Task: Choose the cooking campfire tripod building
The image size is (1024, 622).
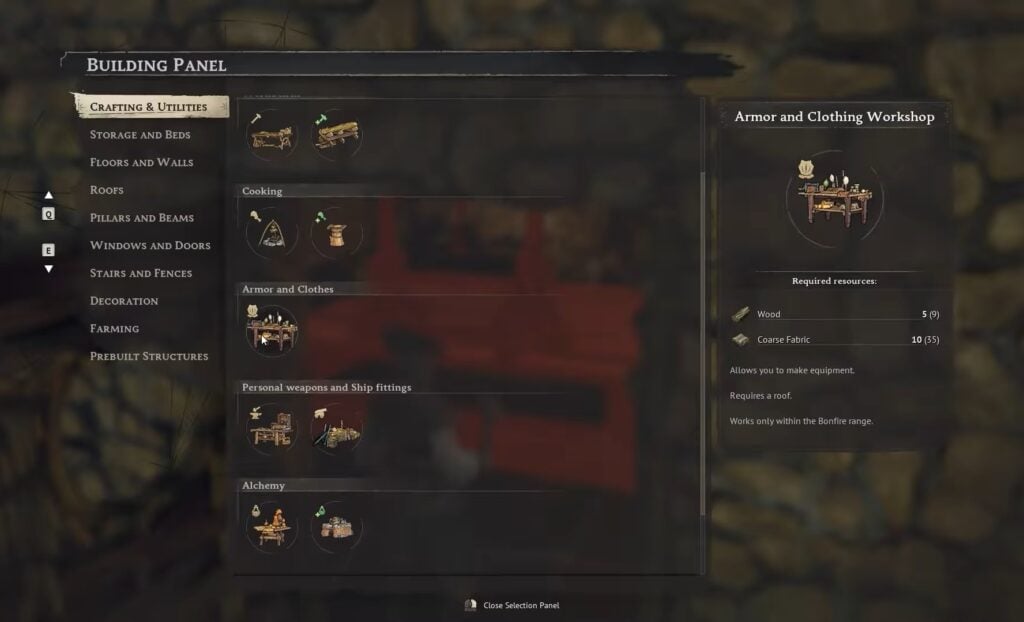Action: click(271, 233)
